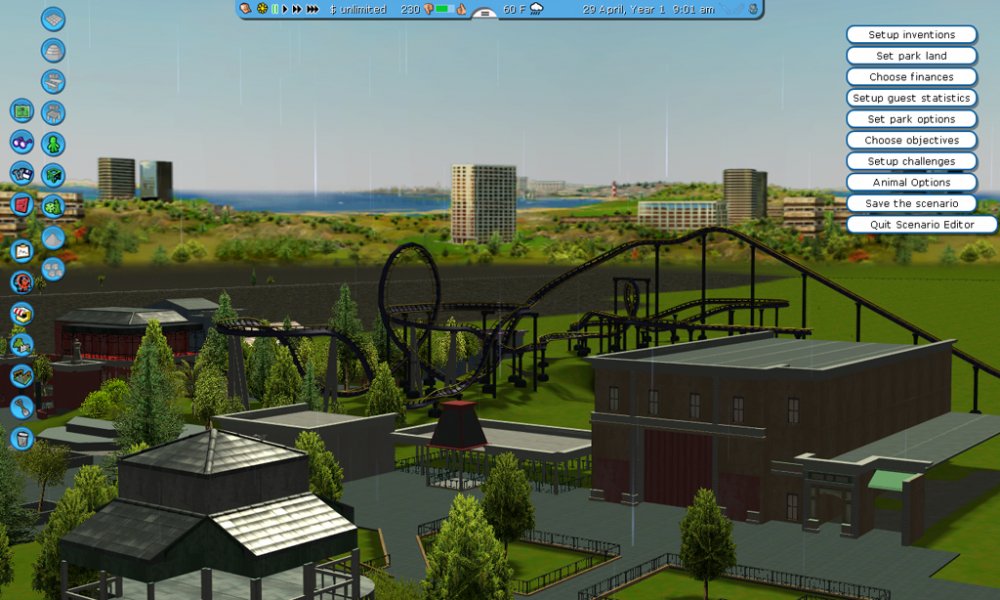Open the shop stall icon
1000x600 pixels.
pyautogui.click(x=22, y=313)
